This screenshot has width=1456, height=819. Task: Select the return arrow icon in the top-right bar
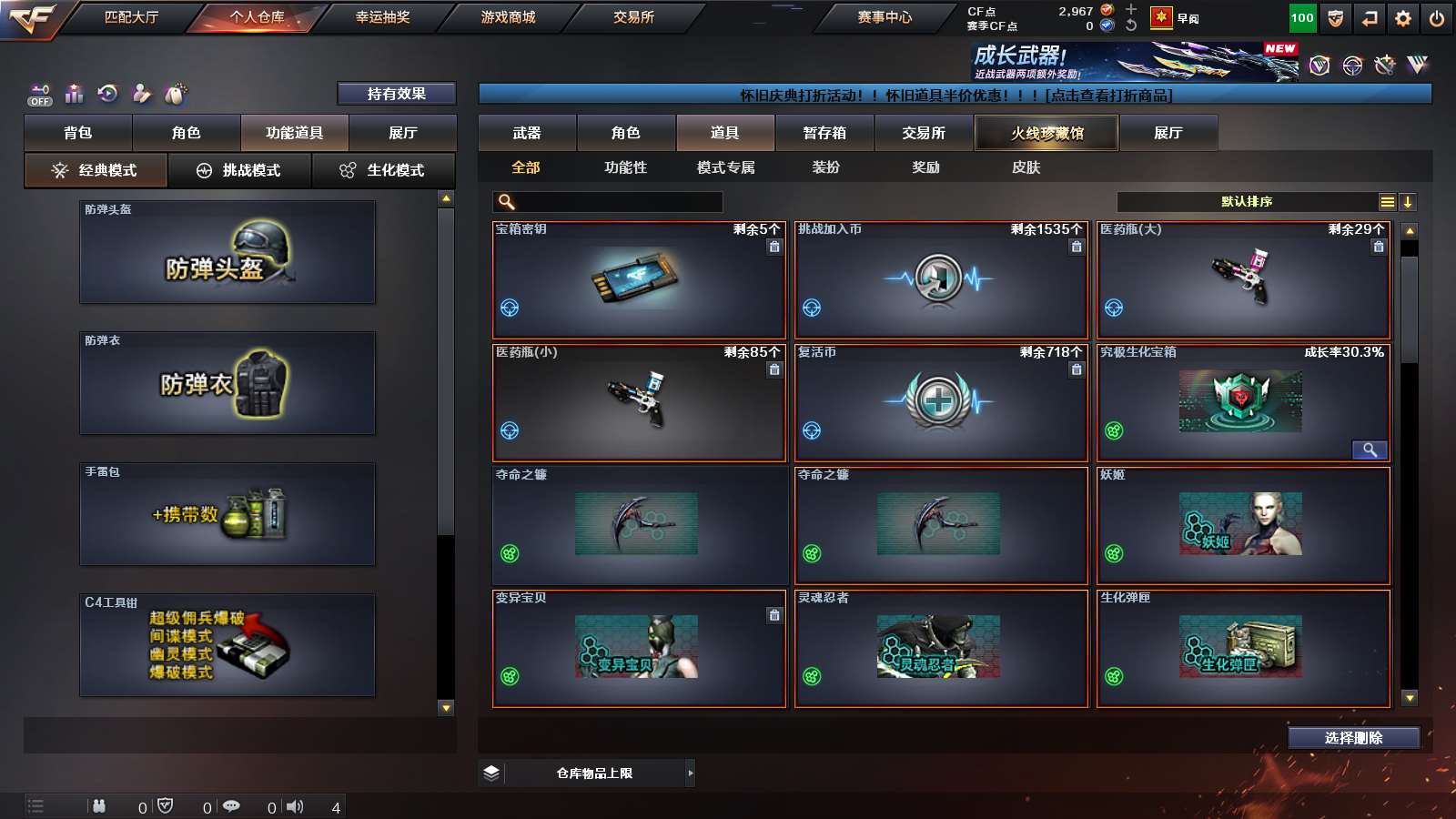(x=1370, y=18)
